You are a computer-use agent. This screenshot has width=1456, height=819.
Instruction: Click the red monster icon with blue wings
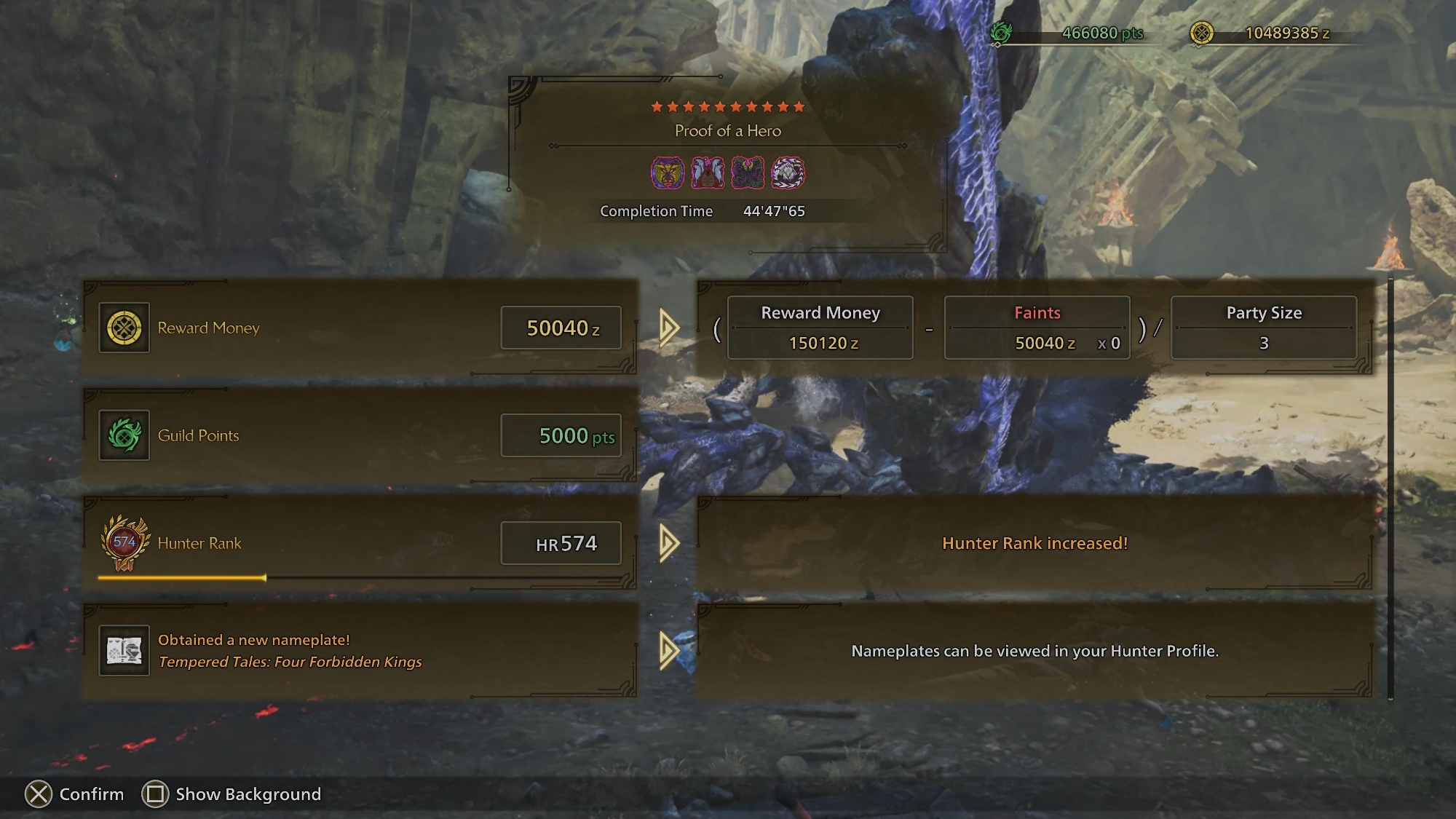click(x=708, y=173)
